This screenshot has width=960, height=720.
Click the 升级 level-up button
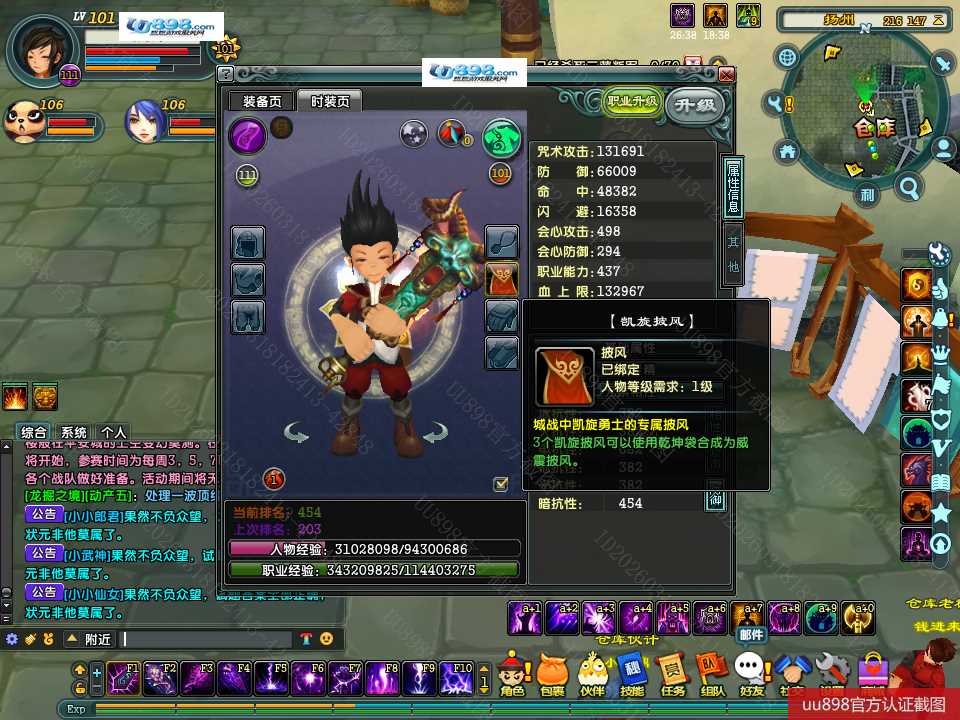coord(695,104)
